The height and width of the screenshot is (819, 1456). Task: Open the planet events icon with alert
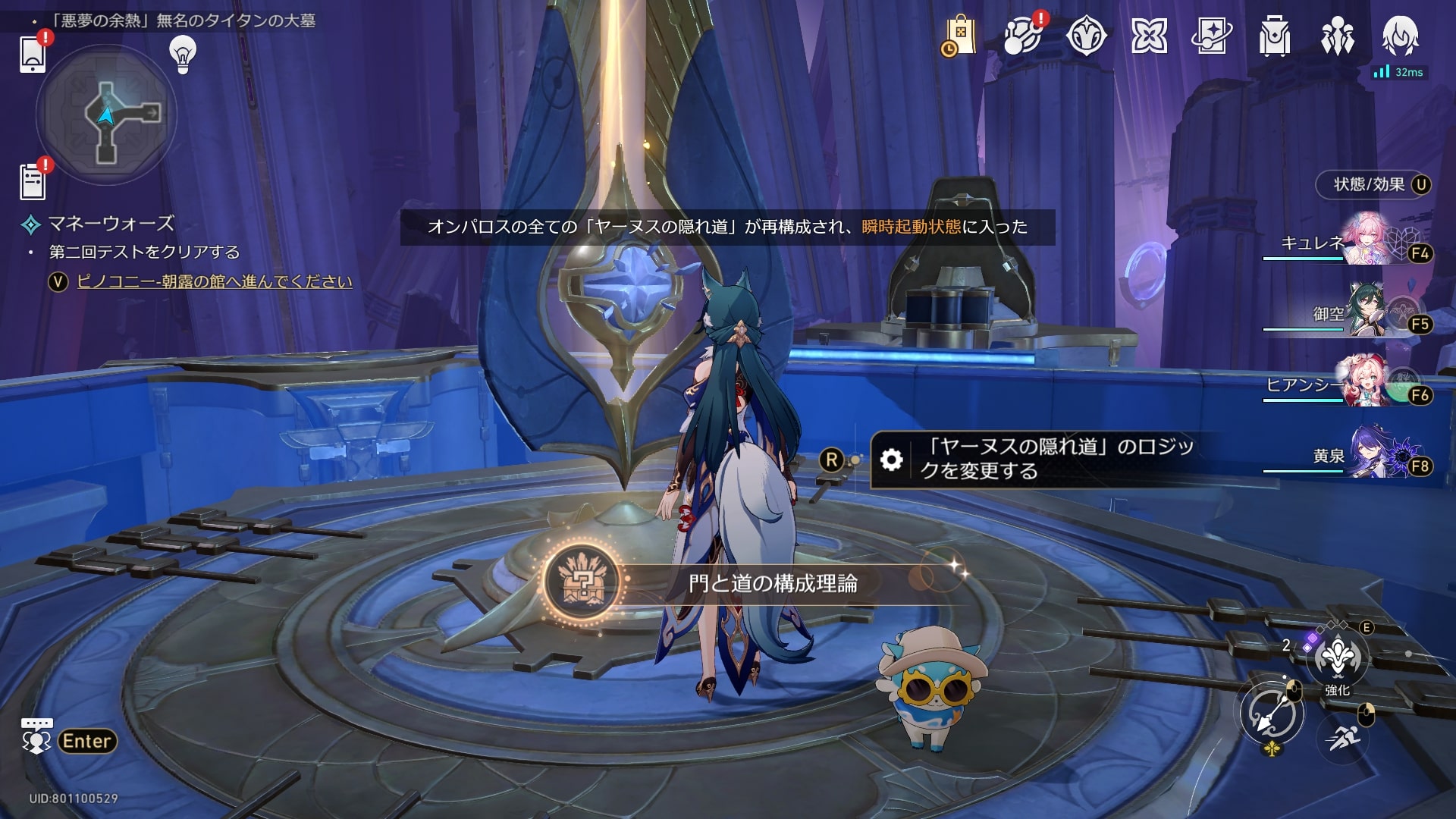[1021, 36]
